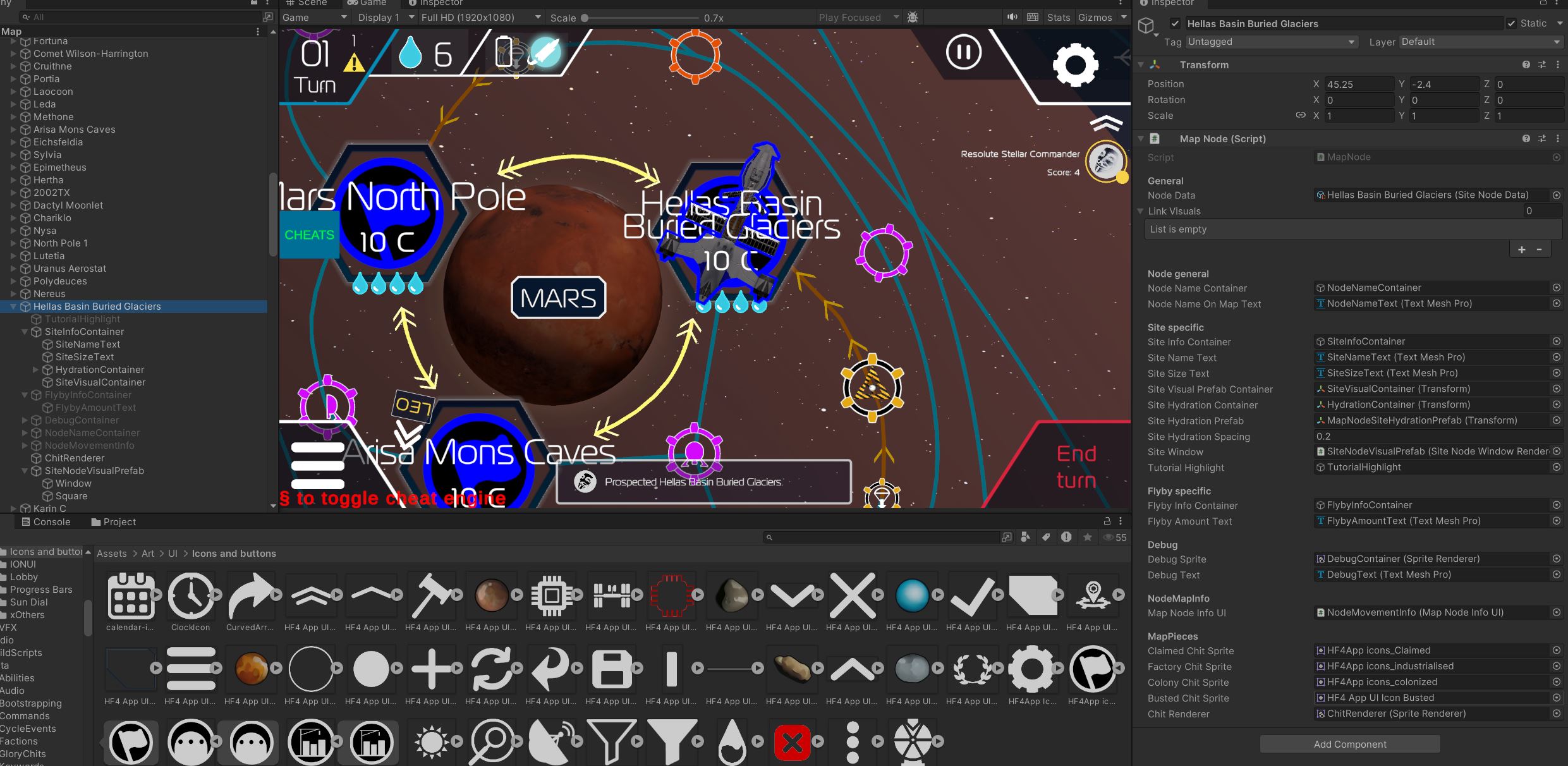This screenshot has width=1568, height=766.
Task: Collapse the panel with the double chevron
Action: [x=1106, y=123]
